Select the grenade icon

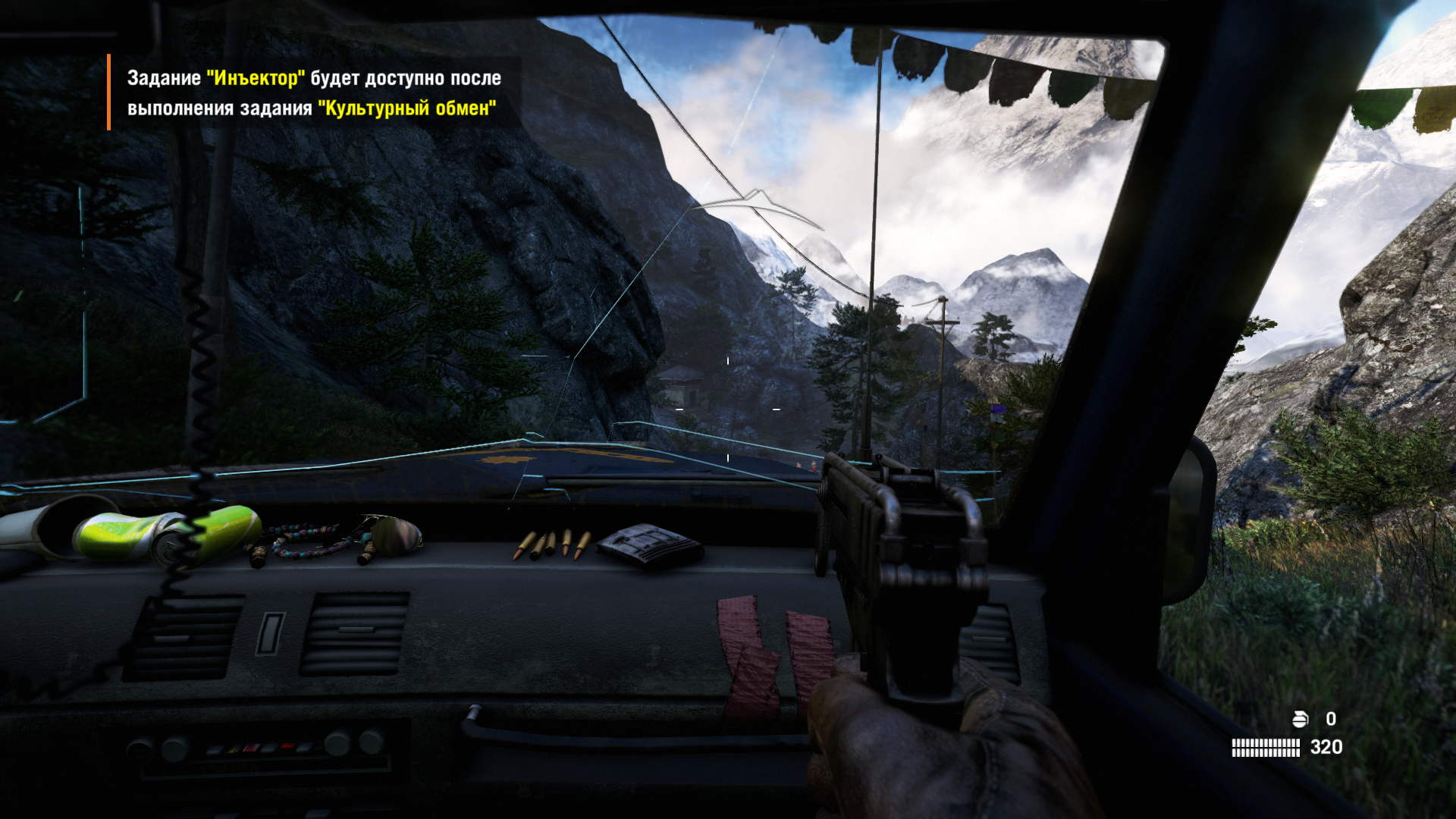coord(1300,719)
